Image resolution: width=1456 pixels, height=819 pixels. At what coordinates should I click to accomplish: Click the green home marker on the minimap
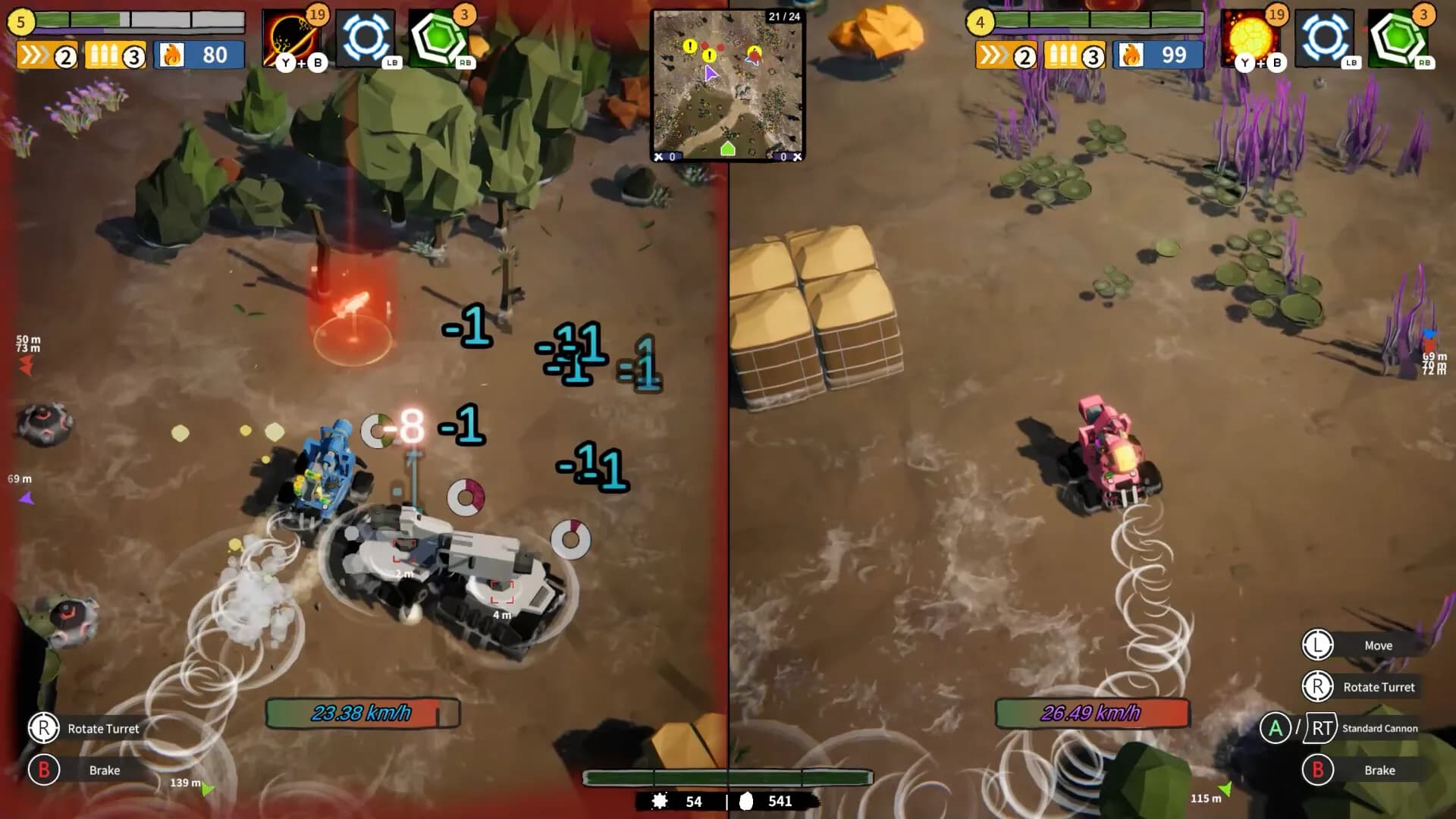726,148
